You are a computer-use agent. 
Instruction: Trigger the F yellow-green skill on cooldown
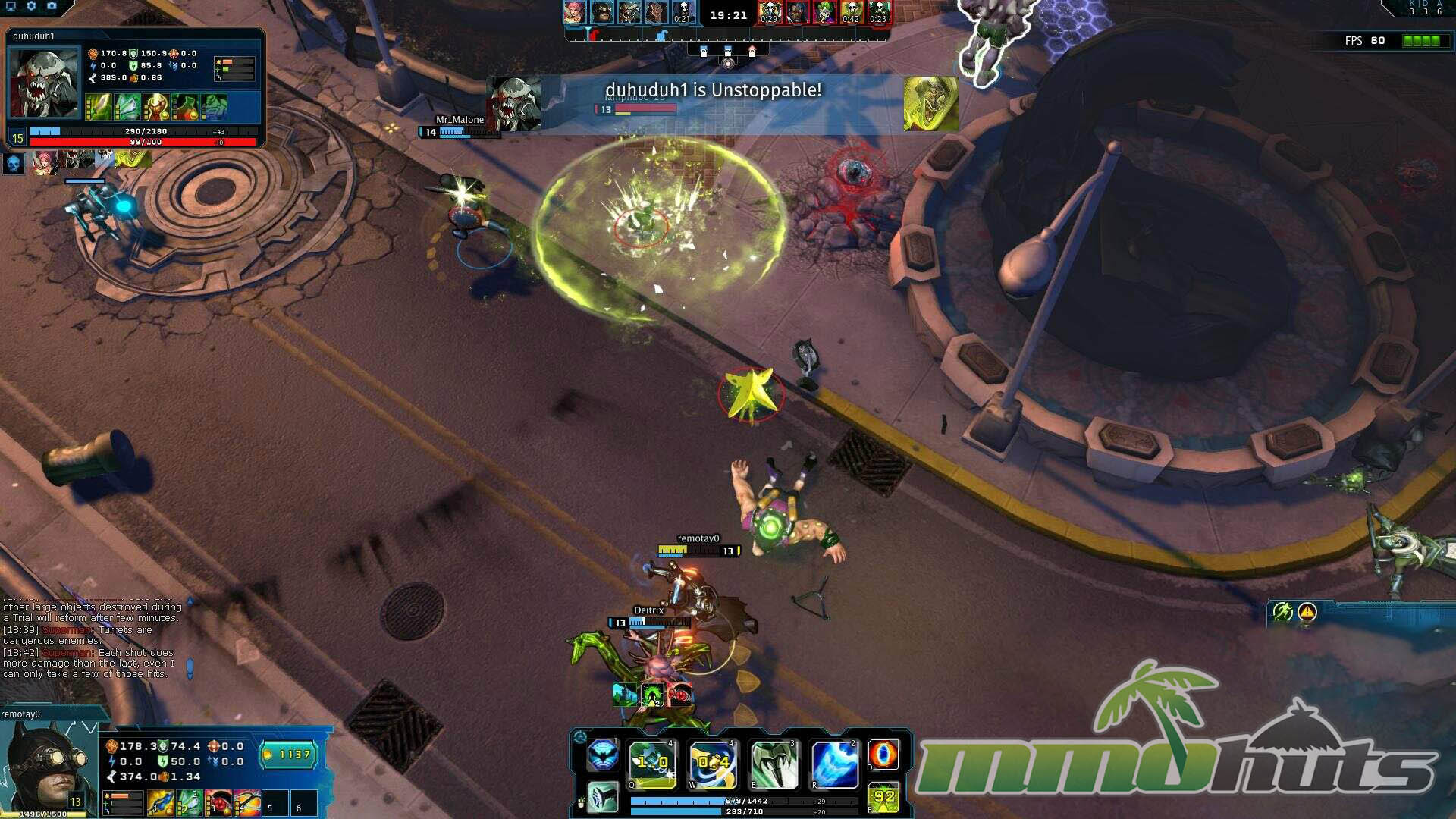click(883, 797)
